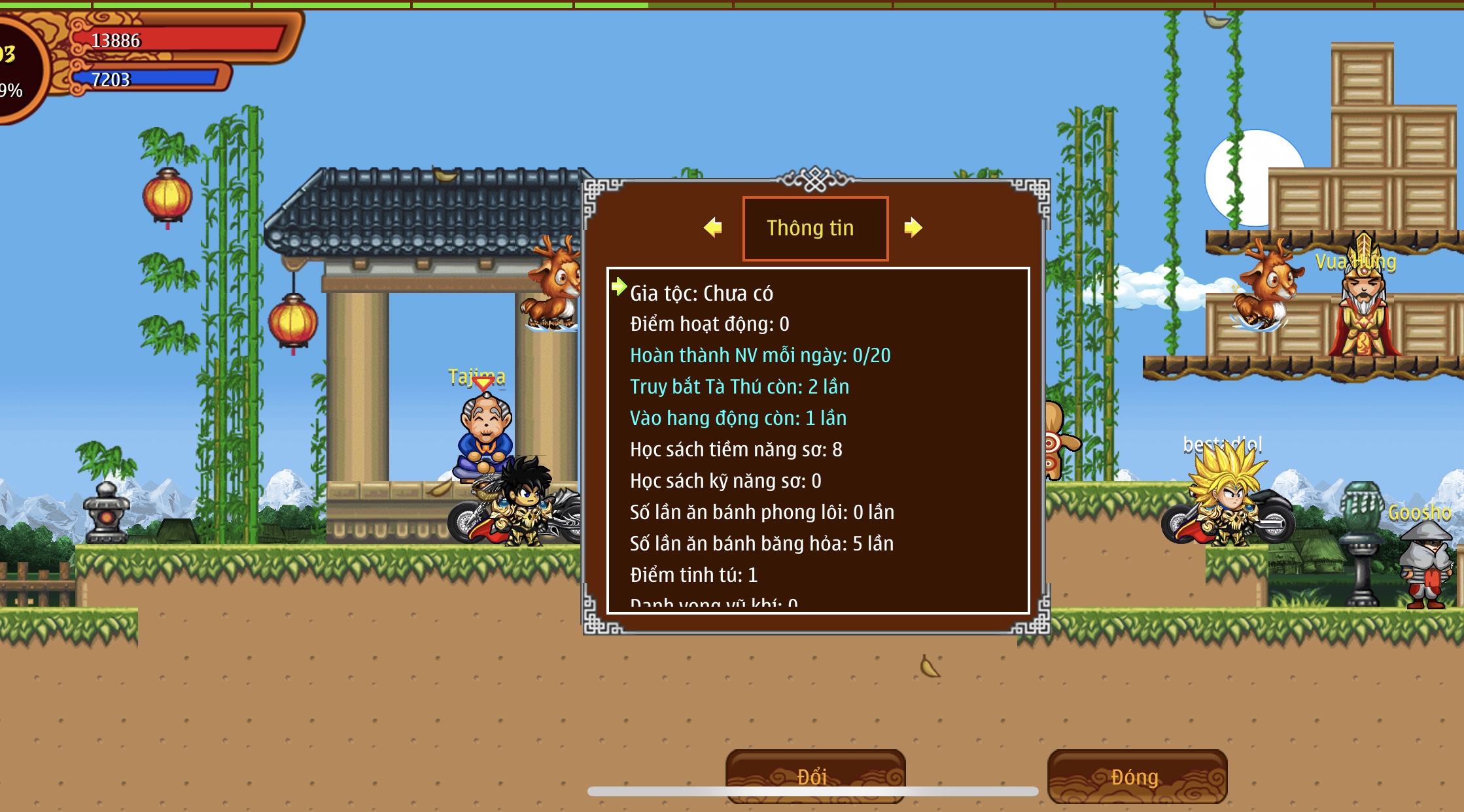Close the panel with Đóng button
Viewport: 1464px width, 812px height.
click(x=1137, y=776)
